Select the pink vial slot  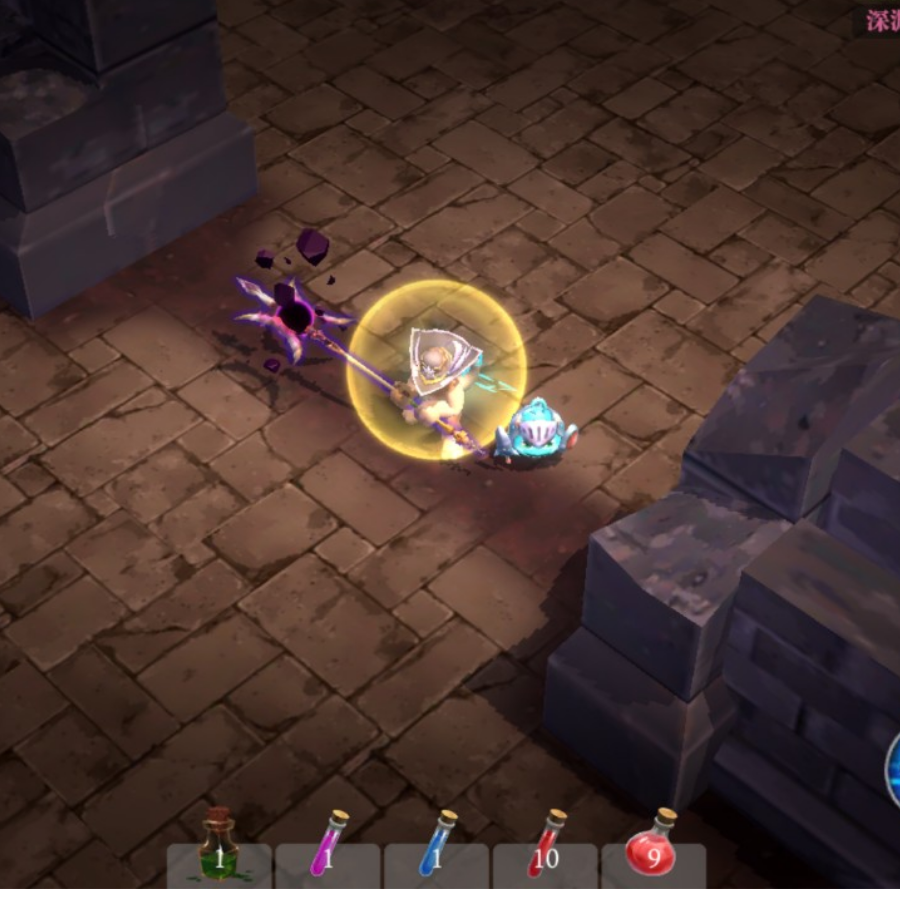pos(327,848)
